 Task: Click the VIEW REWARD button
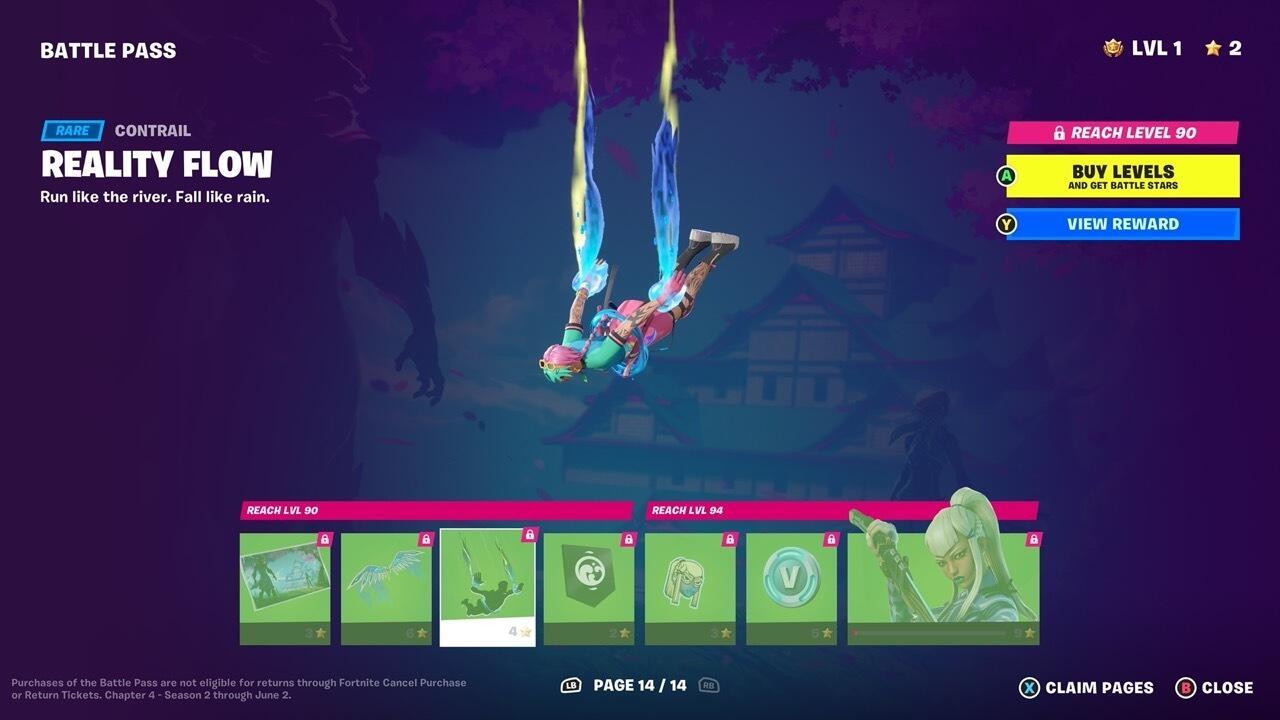pos(1122,224)
